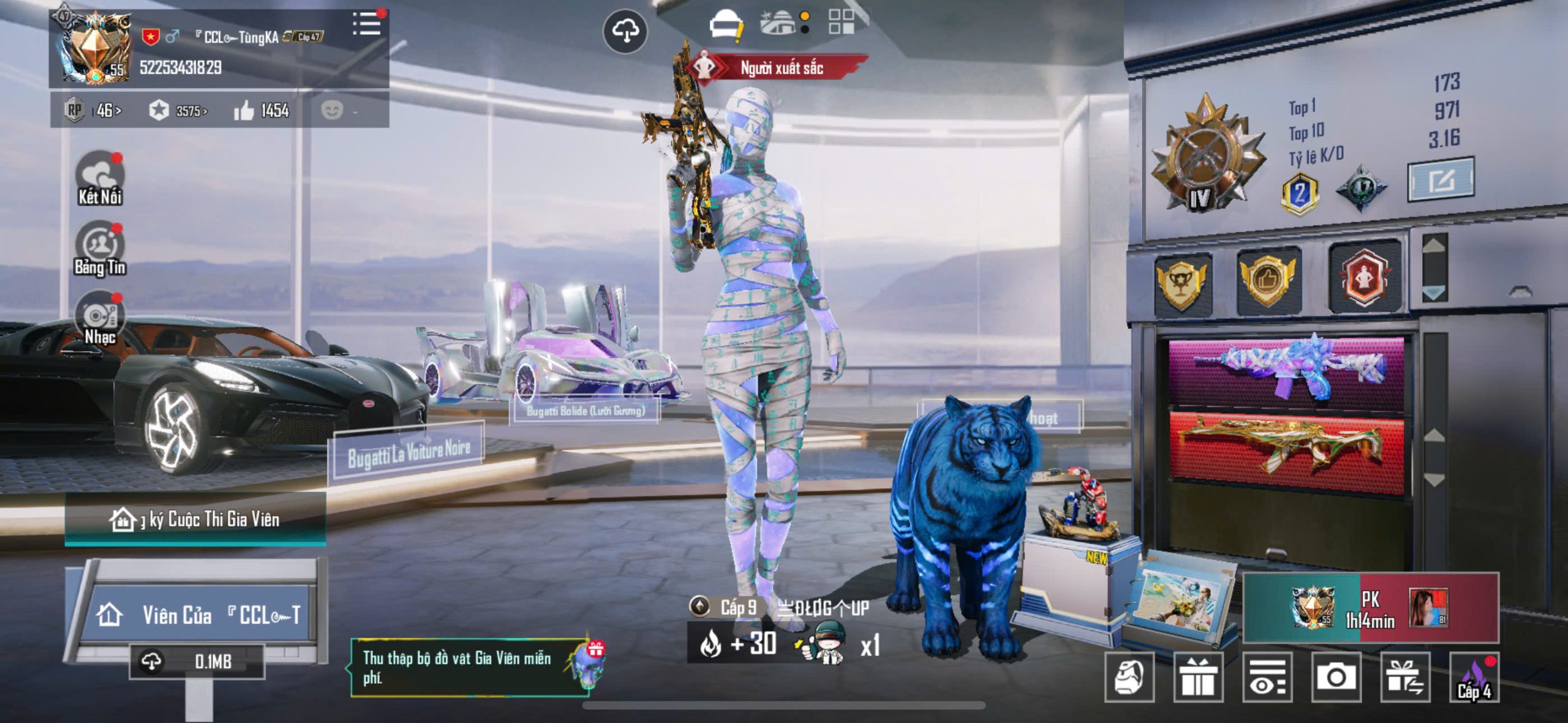Open the Royale Pass RP 46 level
Viewport: 1568px width, 723px height.
click(93, 111)
